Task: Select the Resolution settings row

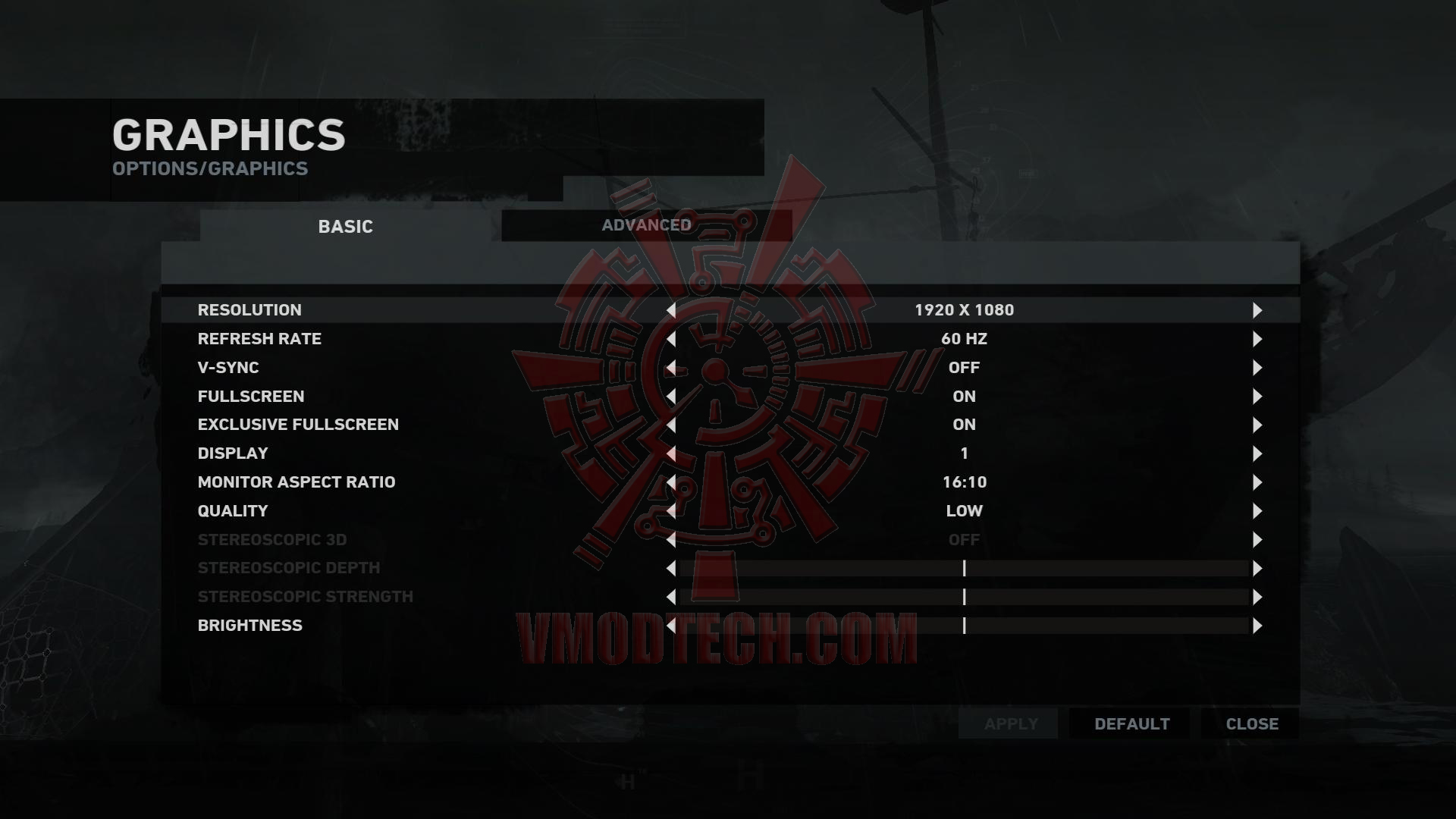Action: pyautogui.click(x=250, y=310)
